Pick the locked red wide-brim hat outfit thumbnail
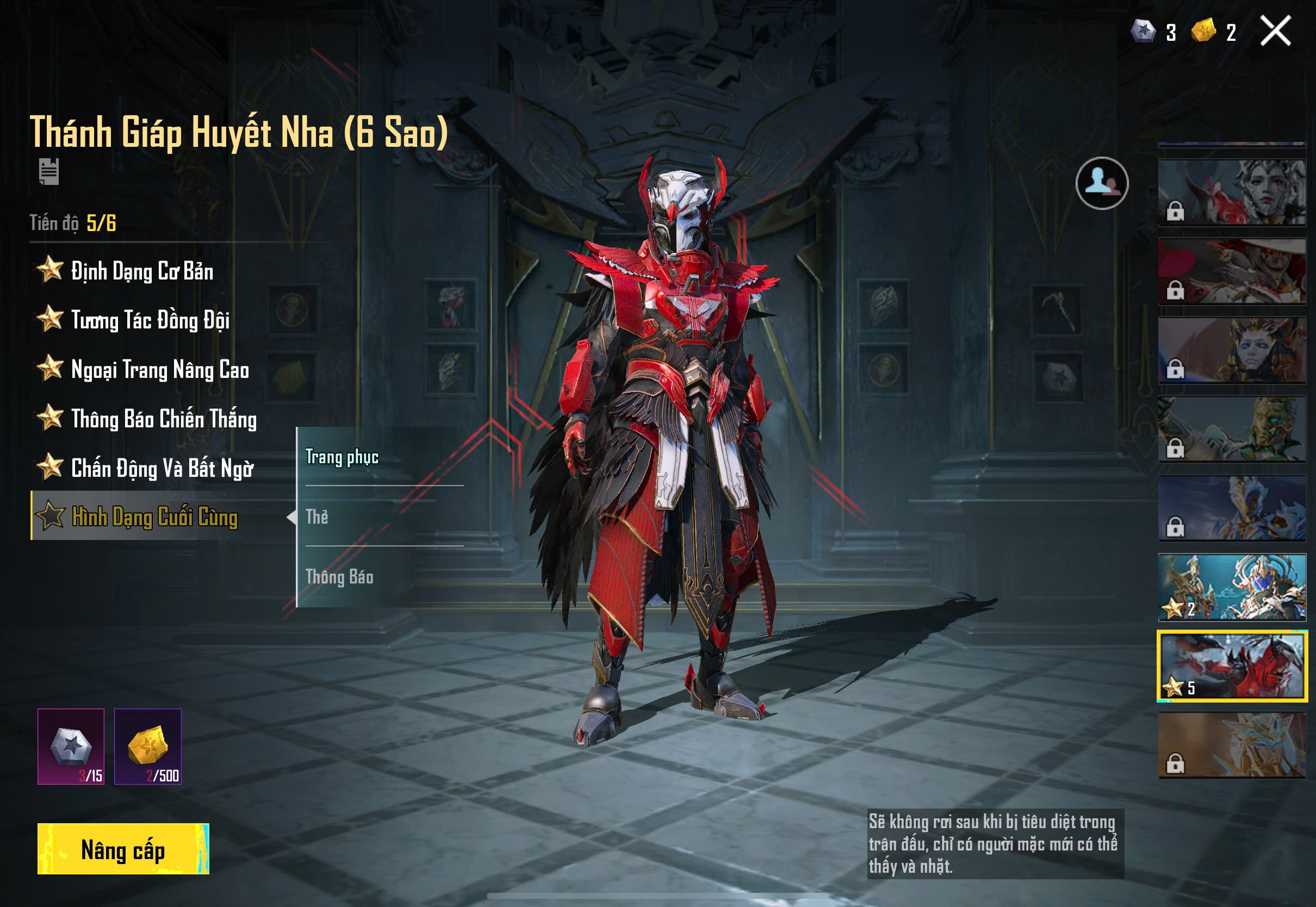 click(1232, 271)
